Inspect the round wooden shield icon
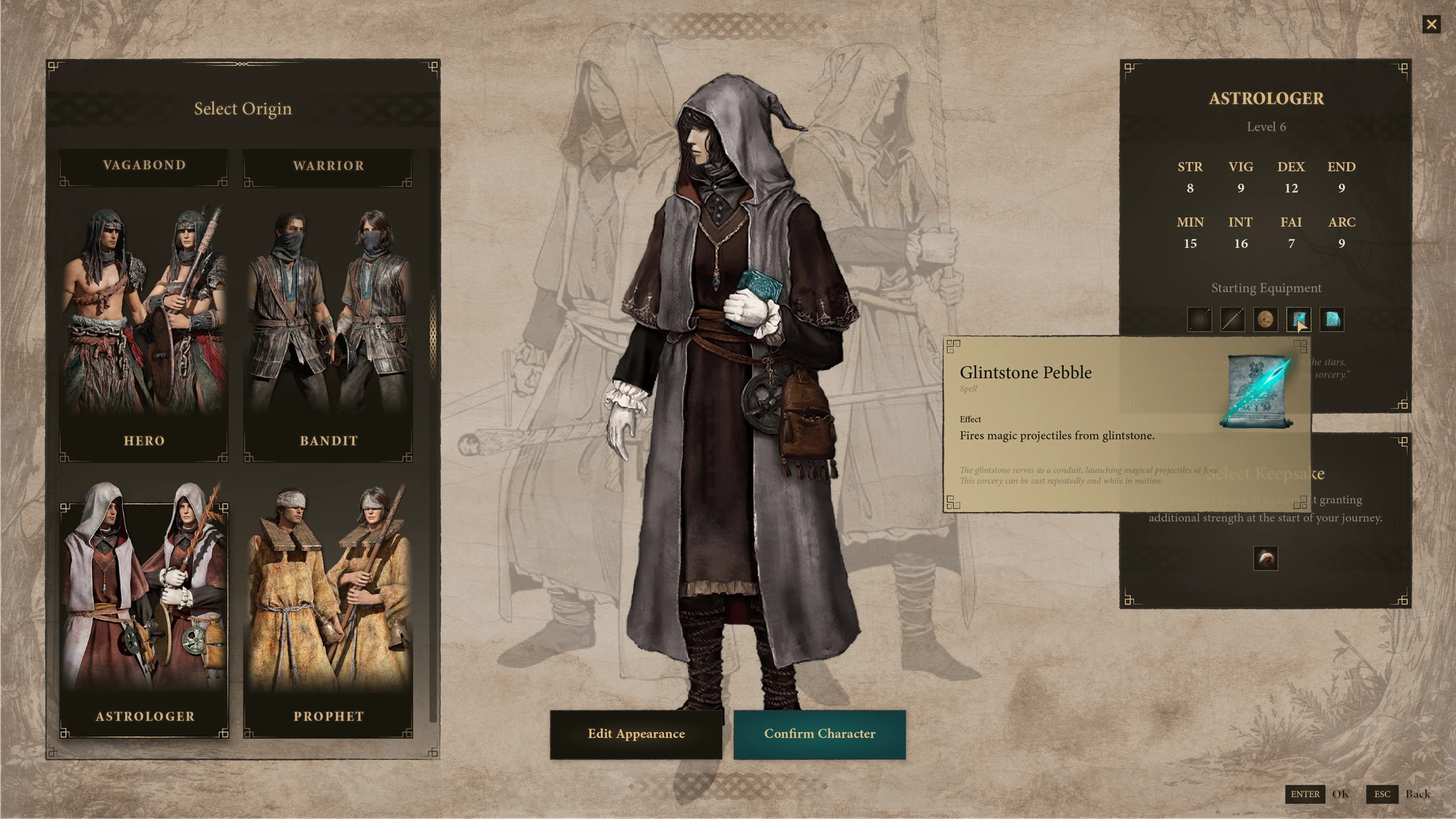 1265,319
